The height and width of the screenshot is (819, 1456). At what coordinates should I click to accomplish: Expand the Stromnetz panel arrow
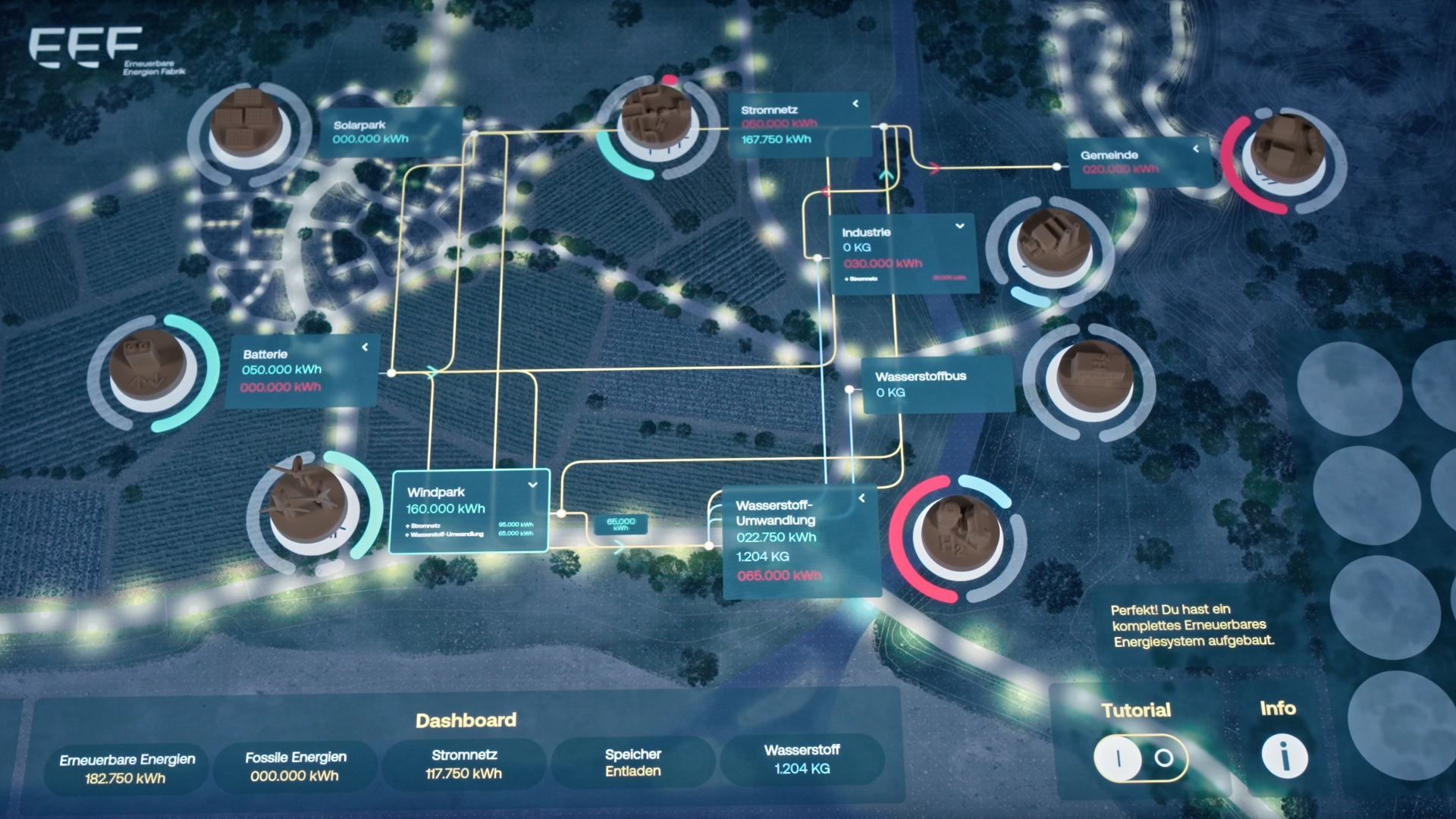coord(856,103)
